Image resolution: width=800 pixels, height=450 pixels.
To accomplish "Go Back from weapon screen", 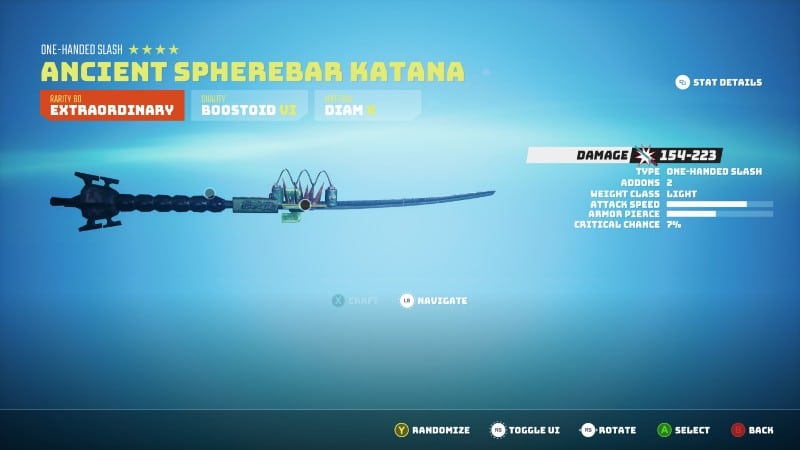I will (x=751, y=430).
